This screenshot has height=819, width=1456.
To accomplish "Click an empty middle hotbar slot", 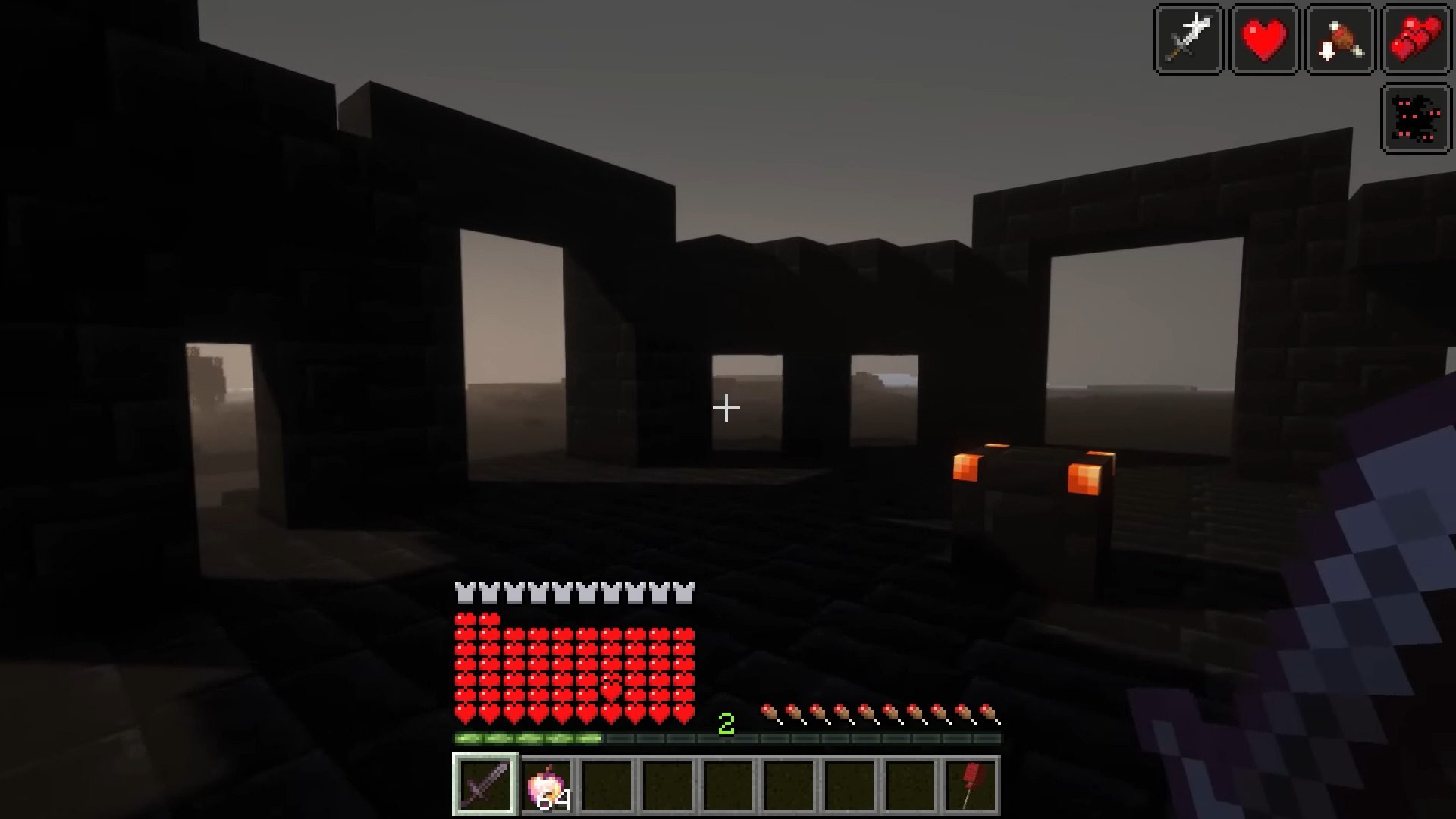I will pyautogui.click(x=728, y=785).
